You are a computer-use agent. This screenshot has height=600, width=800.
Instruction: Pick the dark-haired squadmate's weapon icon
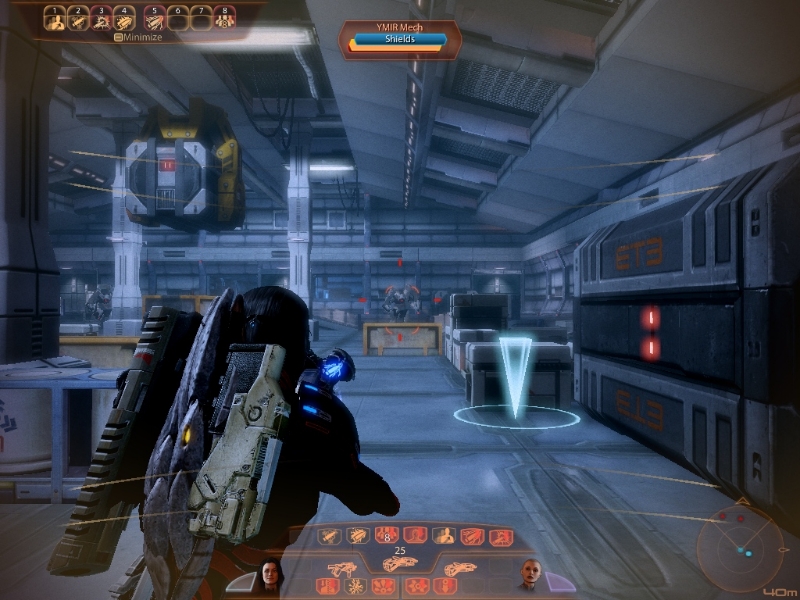pos(339,567)
